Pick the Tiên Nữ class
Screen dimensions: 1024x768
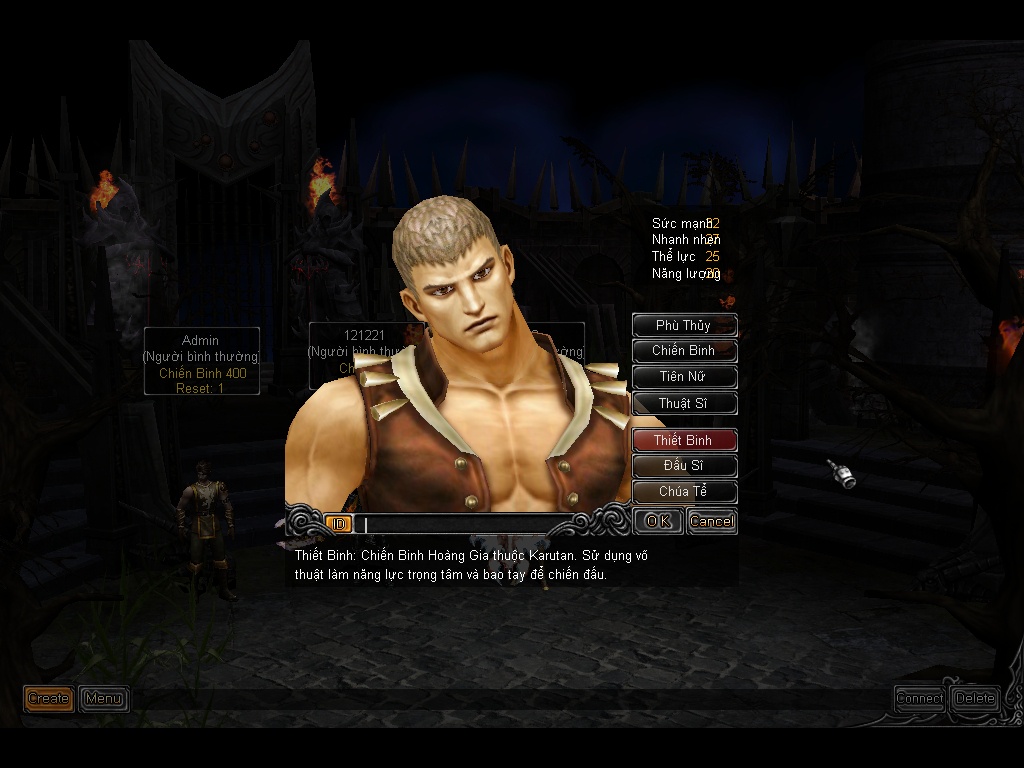(684, 377)
